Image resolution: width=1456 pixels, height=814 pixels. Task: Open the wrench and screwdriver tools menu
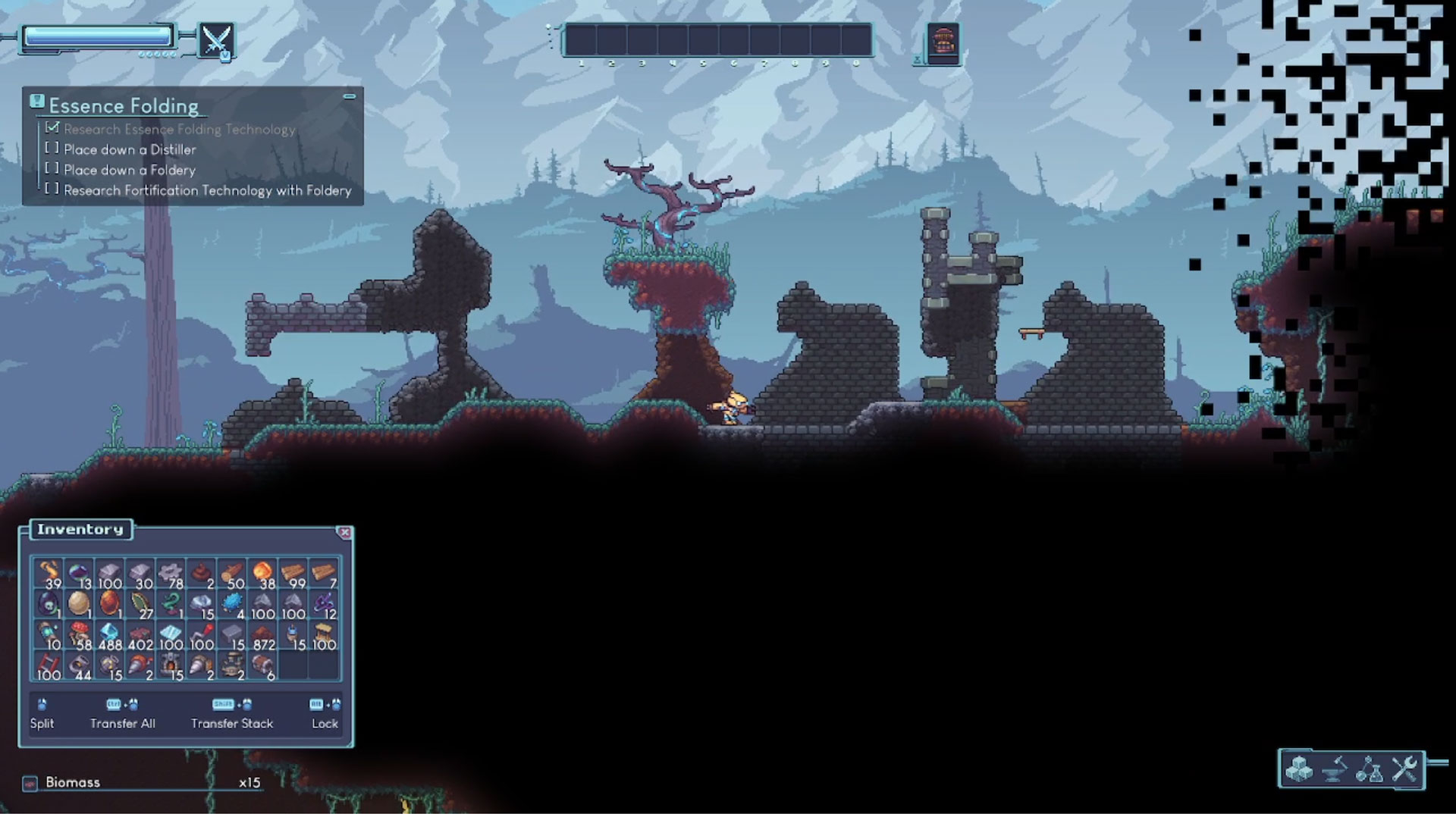coord(1404,769)
